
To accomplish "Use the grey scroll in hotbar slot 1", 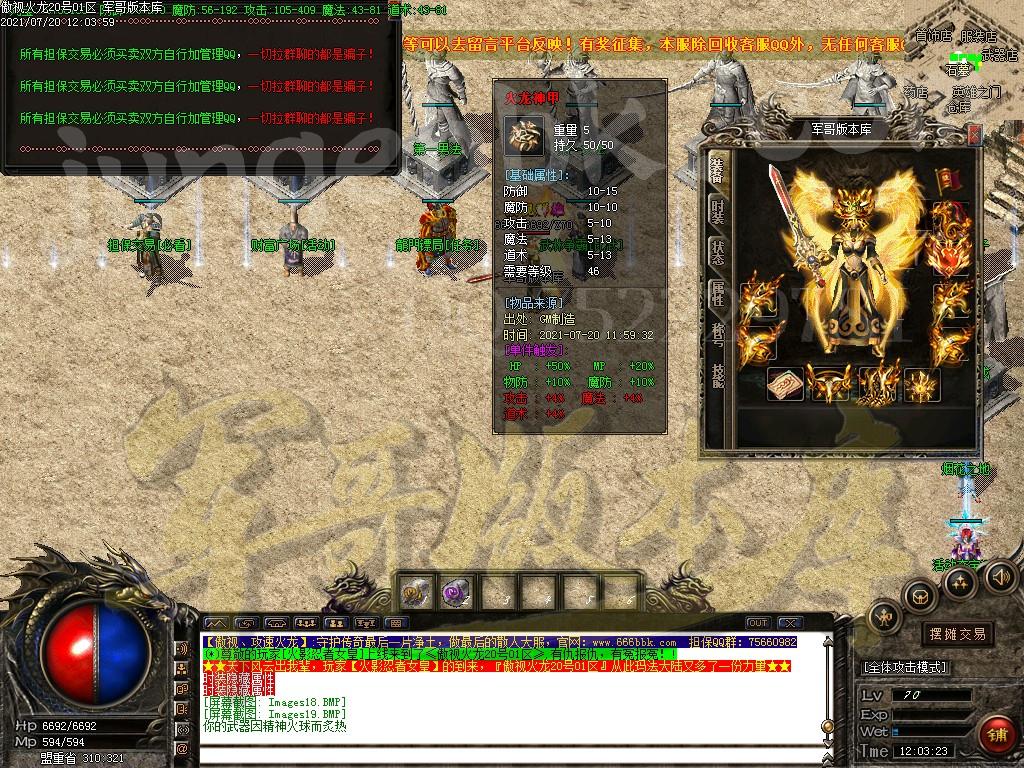I will pos(413,593).
